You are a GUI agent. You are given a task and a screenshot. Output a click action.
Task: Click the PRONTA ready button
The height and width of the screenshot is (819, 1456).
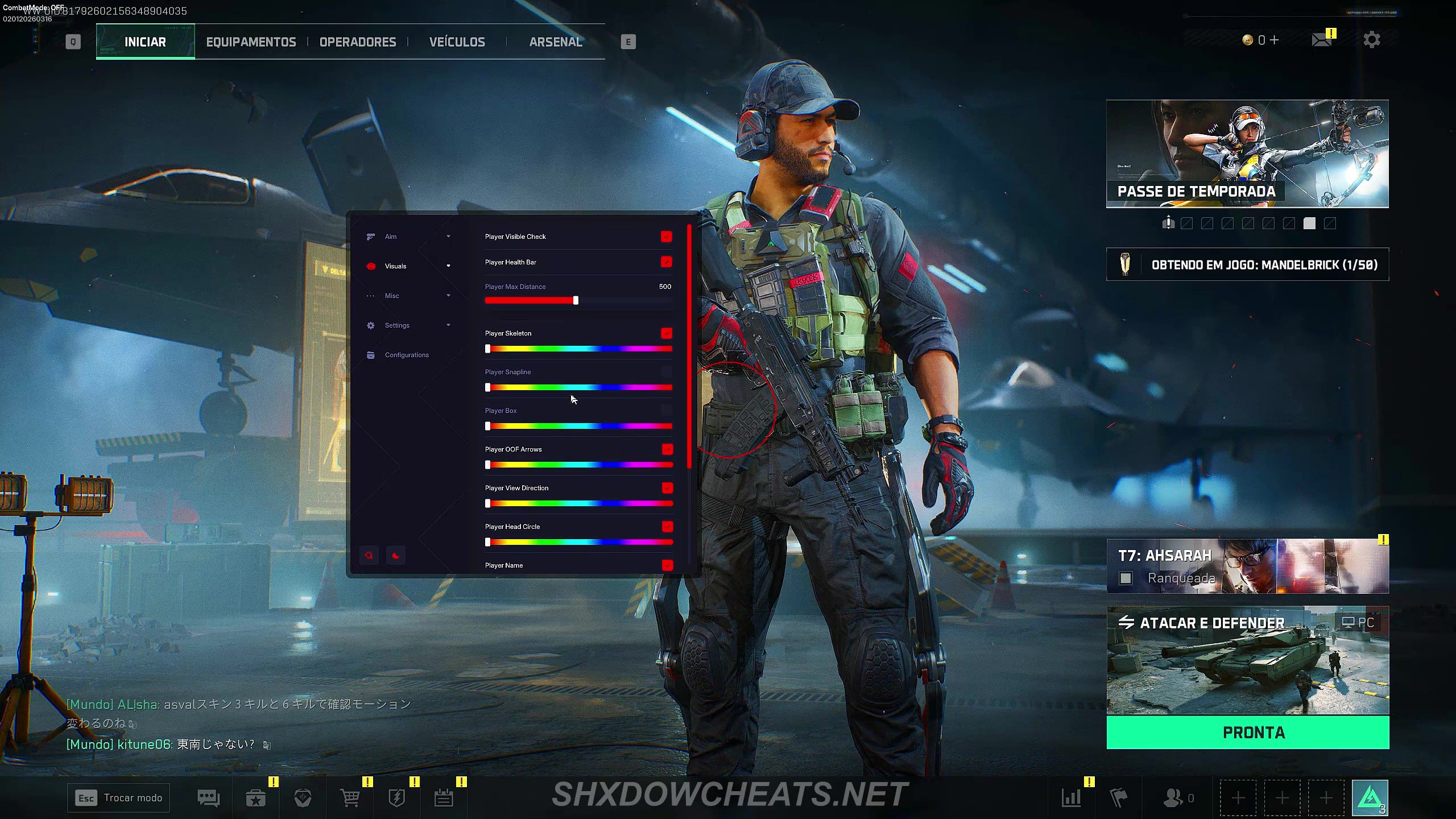[1248, 733]
